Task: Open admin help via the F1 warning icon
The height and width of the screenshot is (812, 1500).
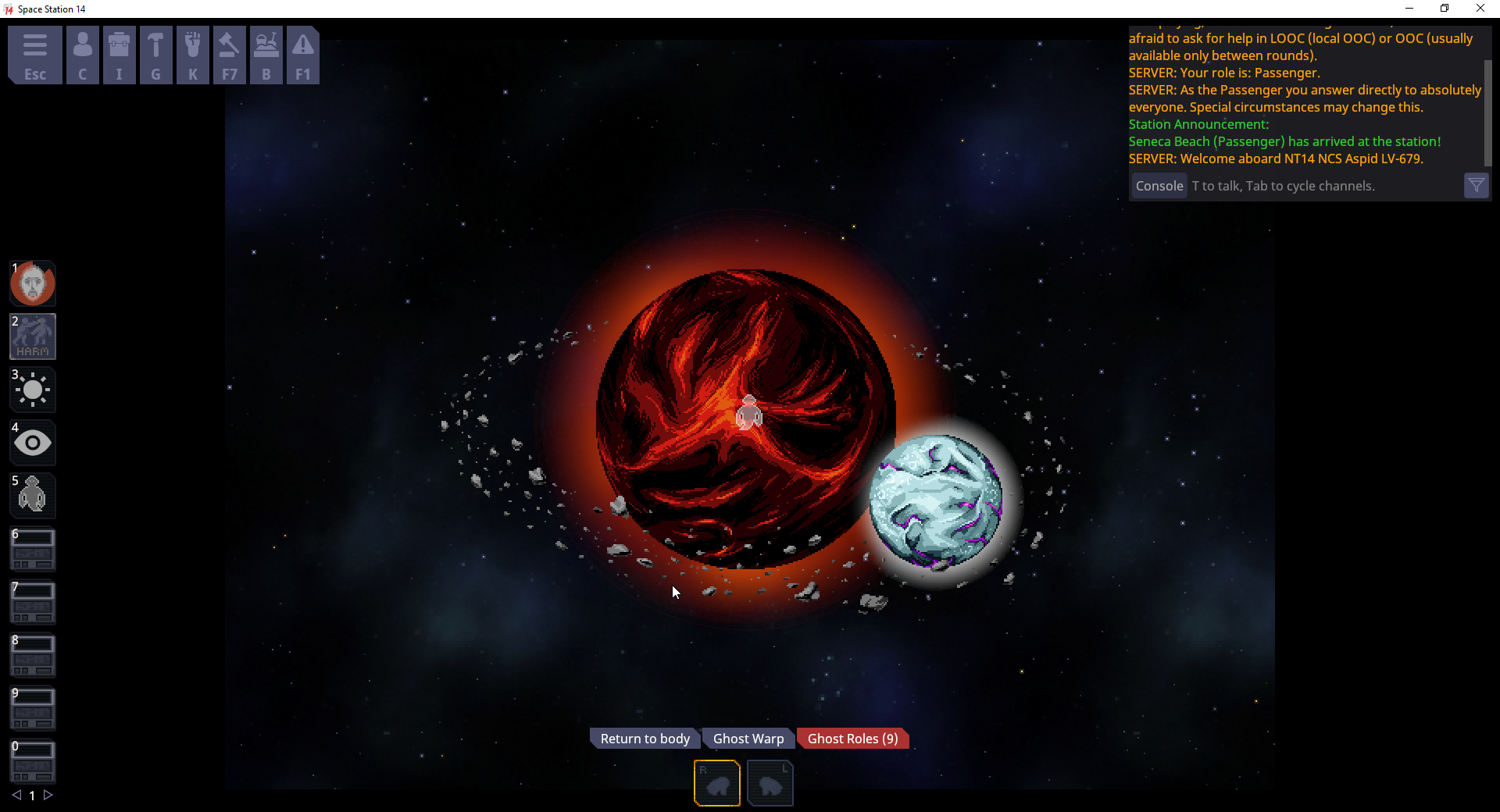Action: tap(302, 55)
